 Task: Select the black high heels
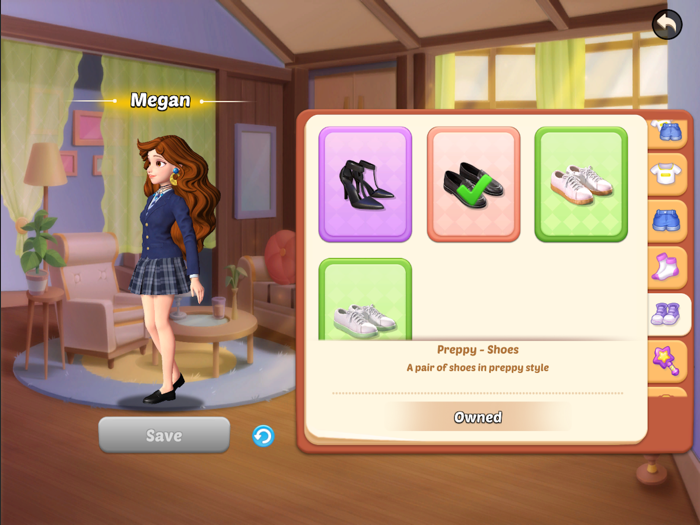tap(365, 184)
